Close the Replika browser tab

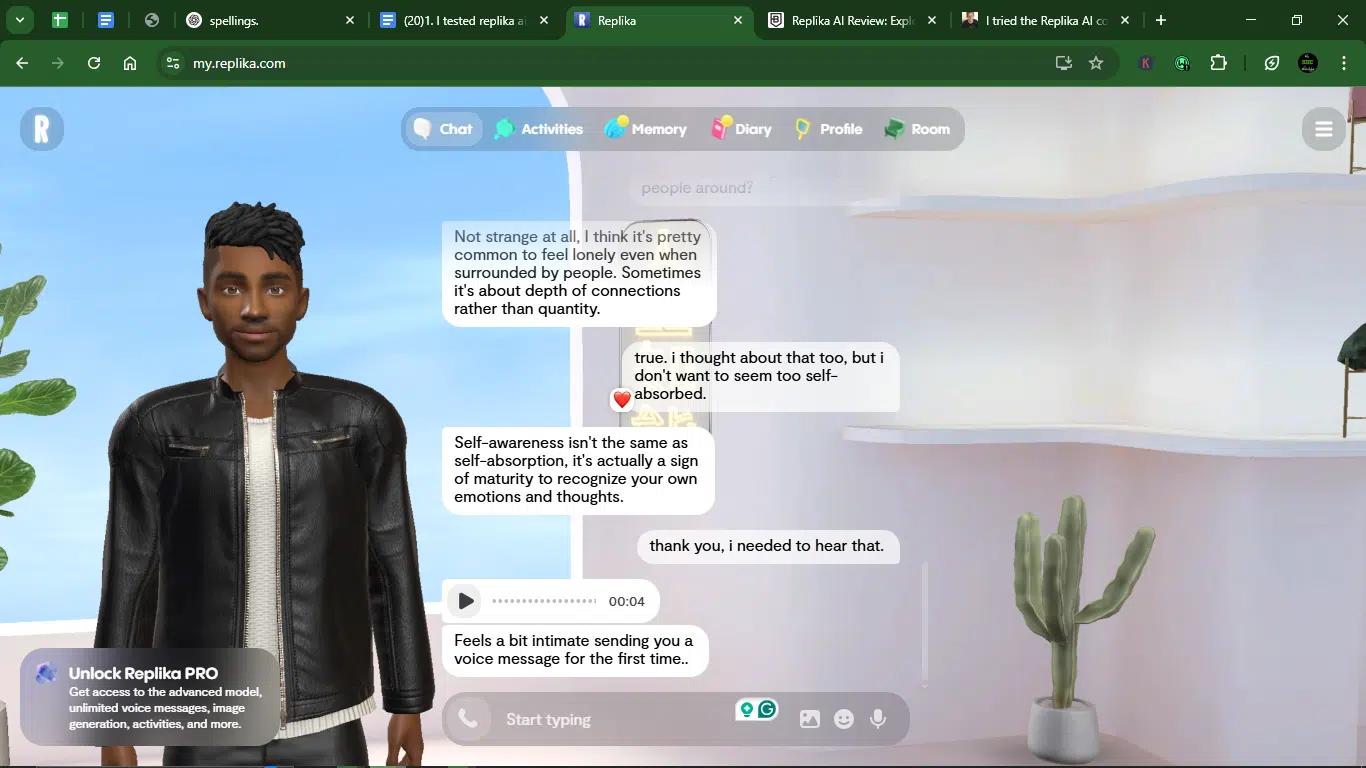tap(738, 20)
